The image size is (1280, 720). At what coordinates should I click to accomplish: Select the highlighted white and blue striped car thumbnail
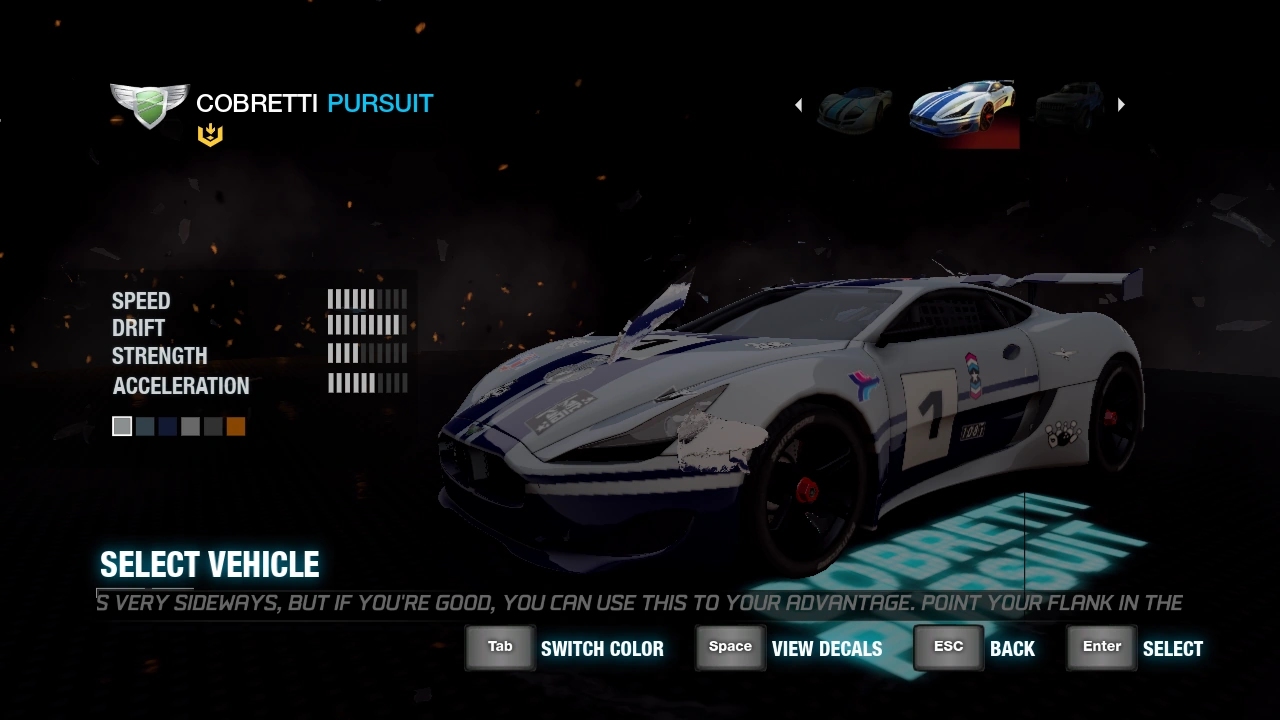(963, 108)
